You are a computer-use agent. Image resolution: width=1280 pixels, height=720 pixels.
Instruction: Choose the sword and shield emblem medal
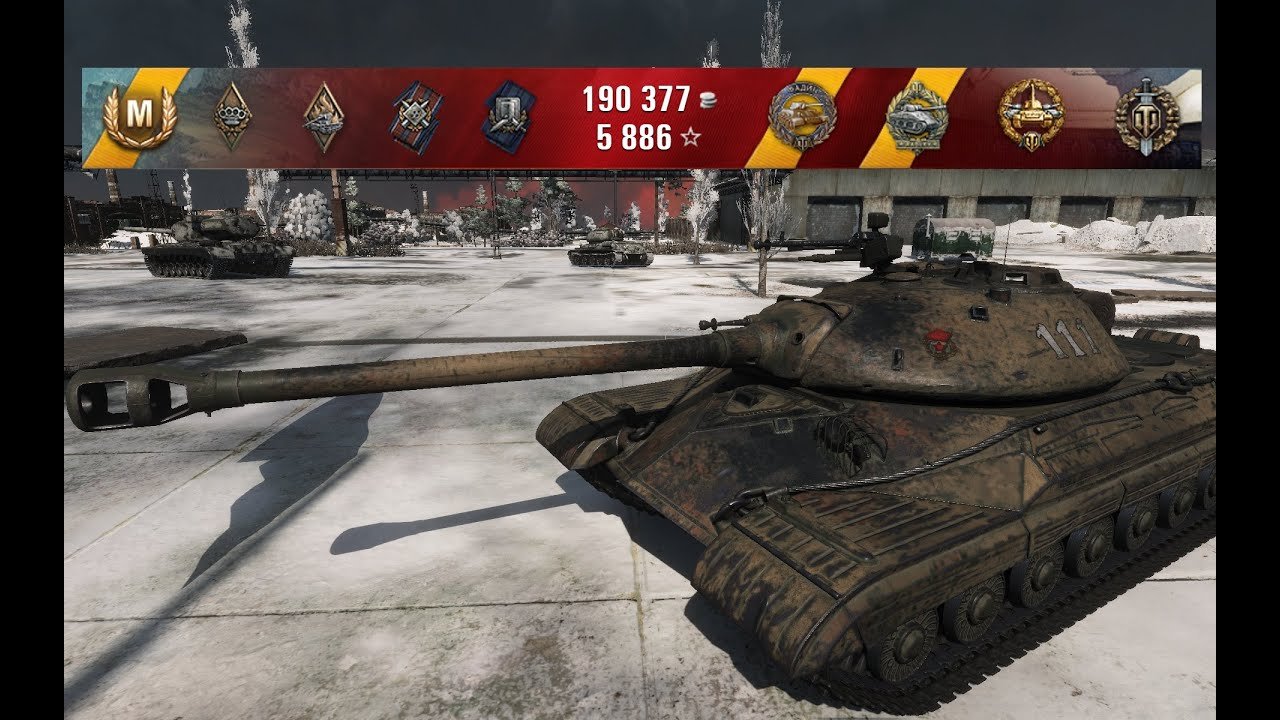1146,117
